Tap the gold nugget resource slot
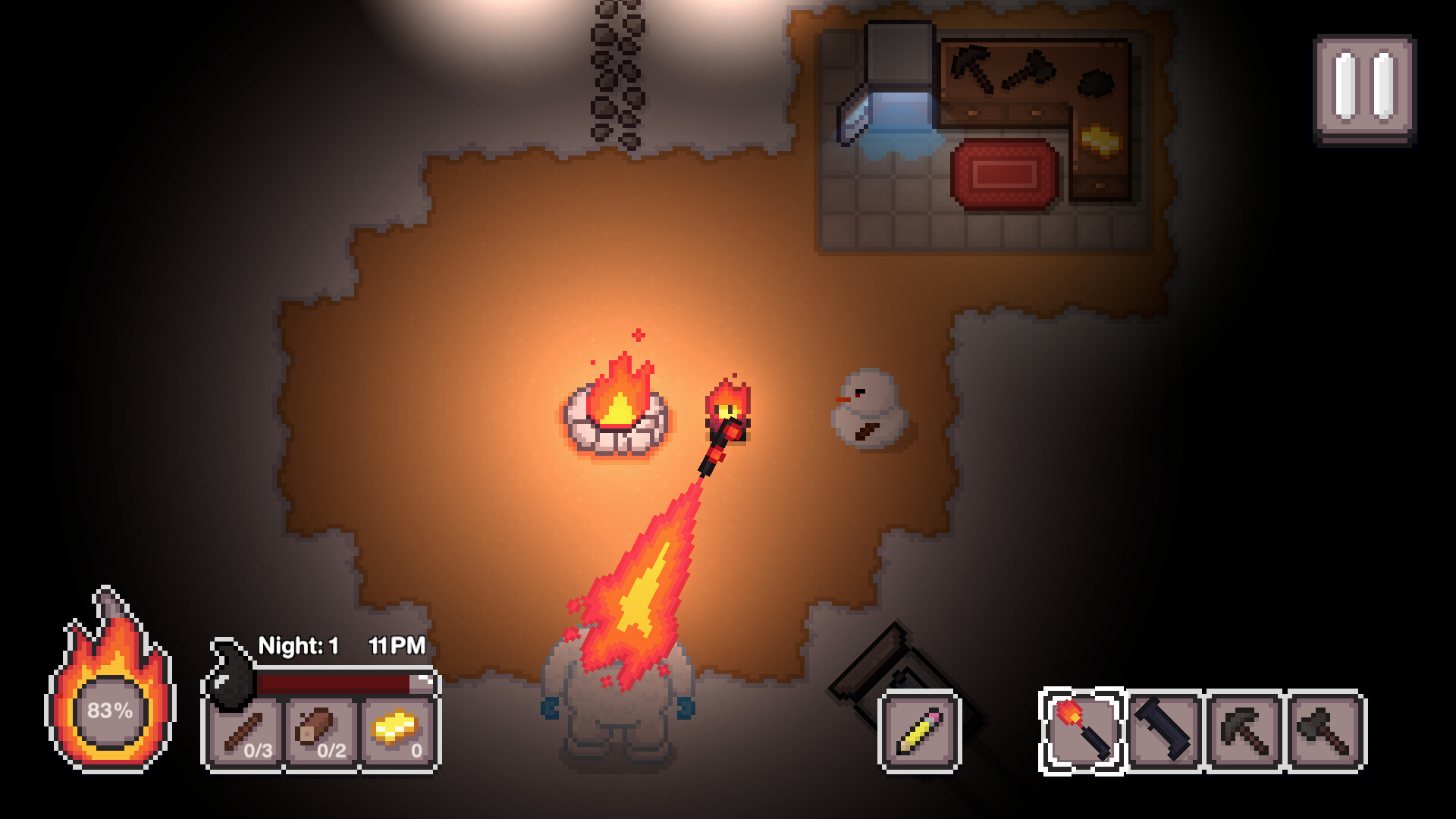Screen dimensions: 1456x819 click(399, 734)
